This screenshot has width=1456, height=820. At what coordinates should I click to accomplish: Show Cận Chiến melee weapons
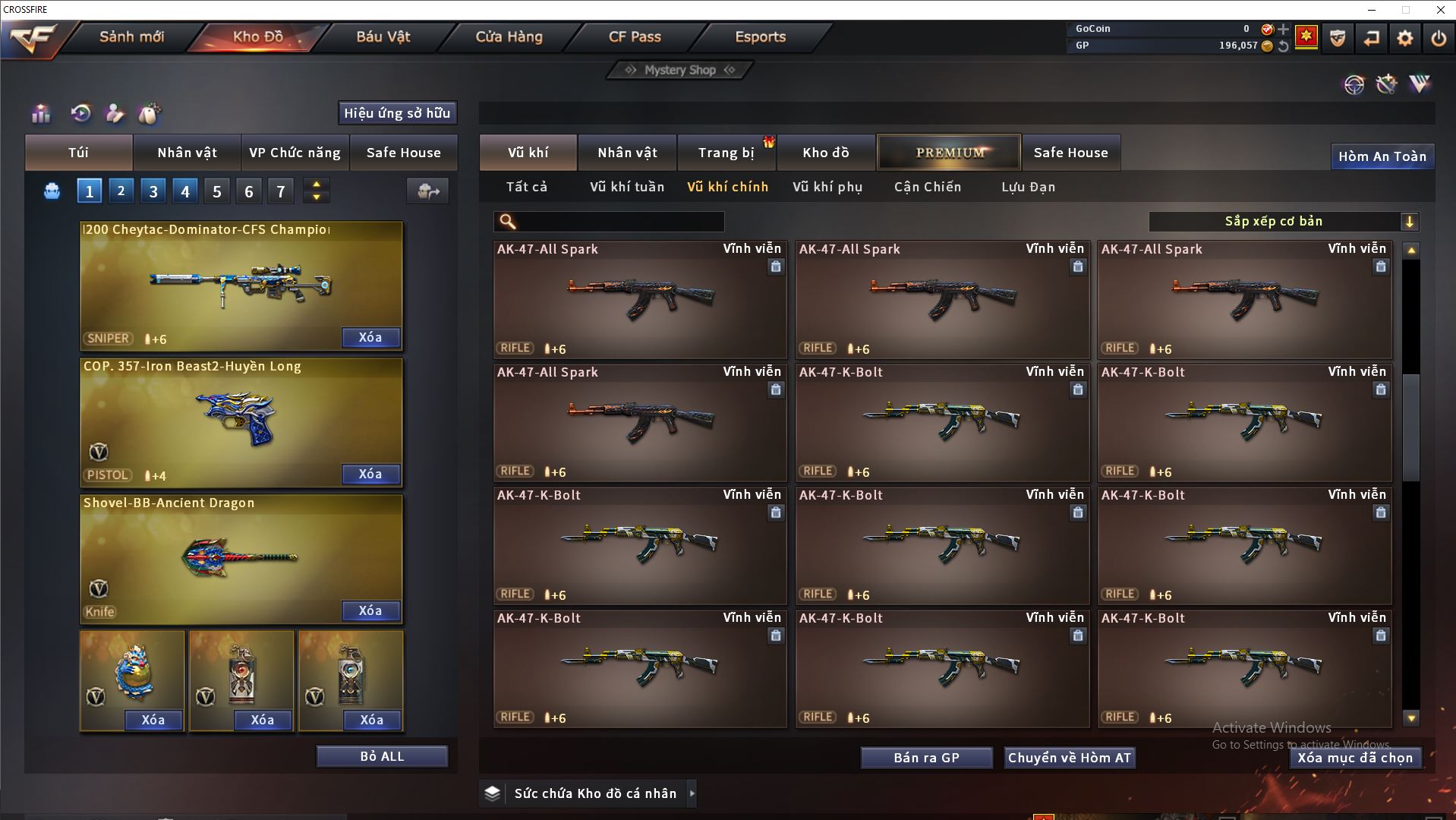[927, 187]
